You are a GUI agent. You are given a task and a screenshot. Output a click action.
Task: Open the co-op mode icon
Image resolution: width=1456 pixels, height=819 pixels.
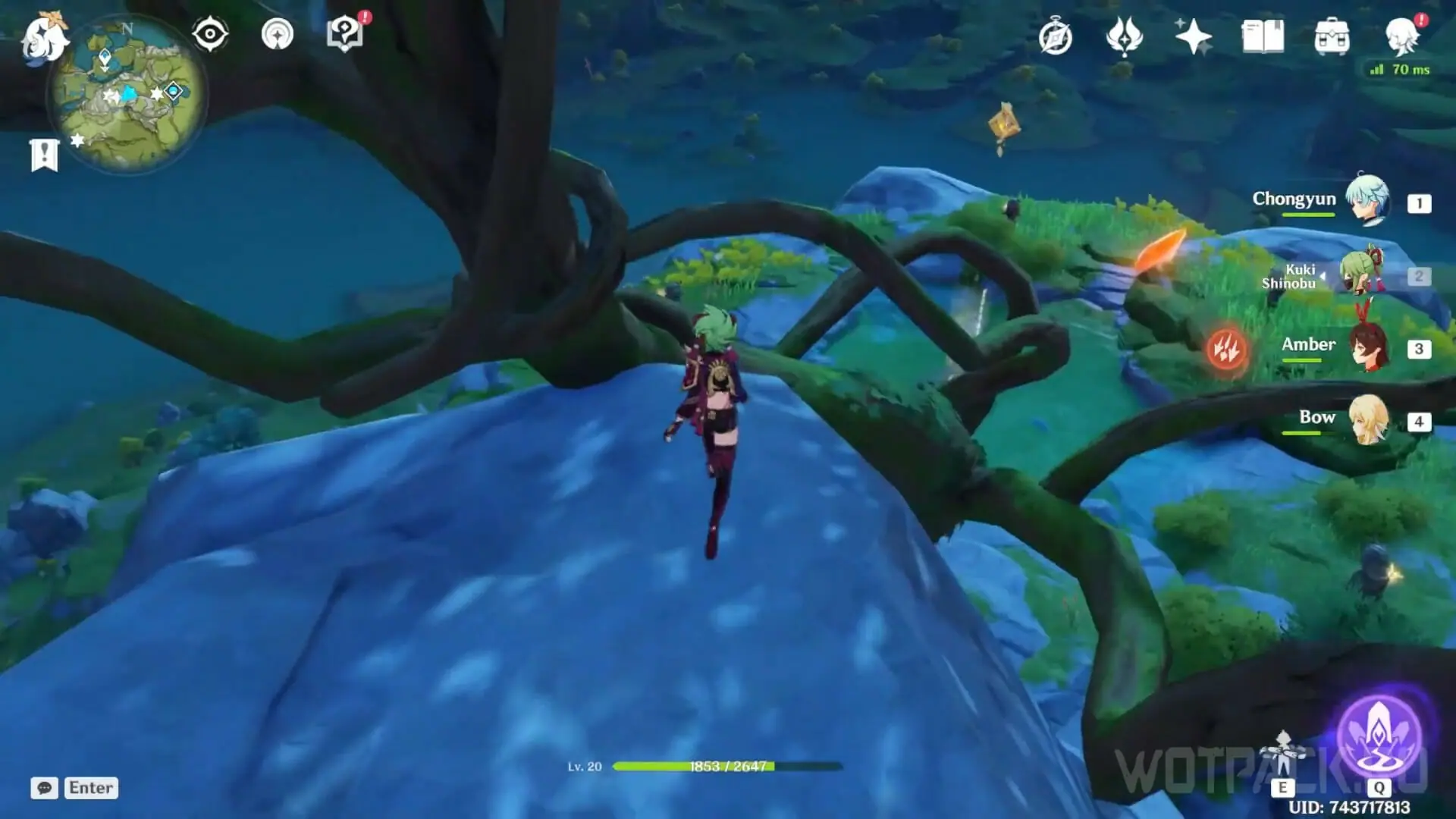[277, 34]
